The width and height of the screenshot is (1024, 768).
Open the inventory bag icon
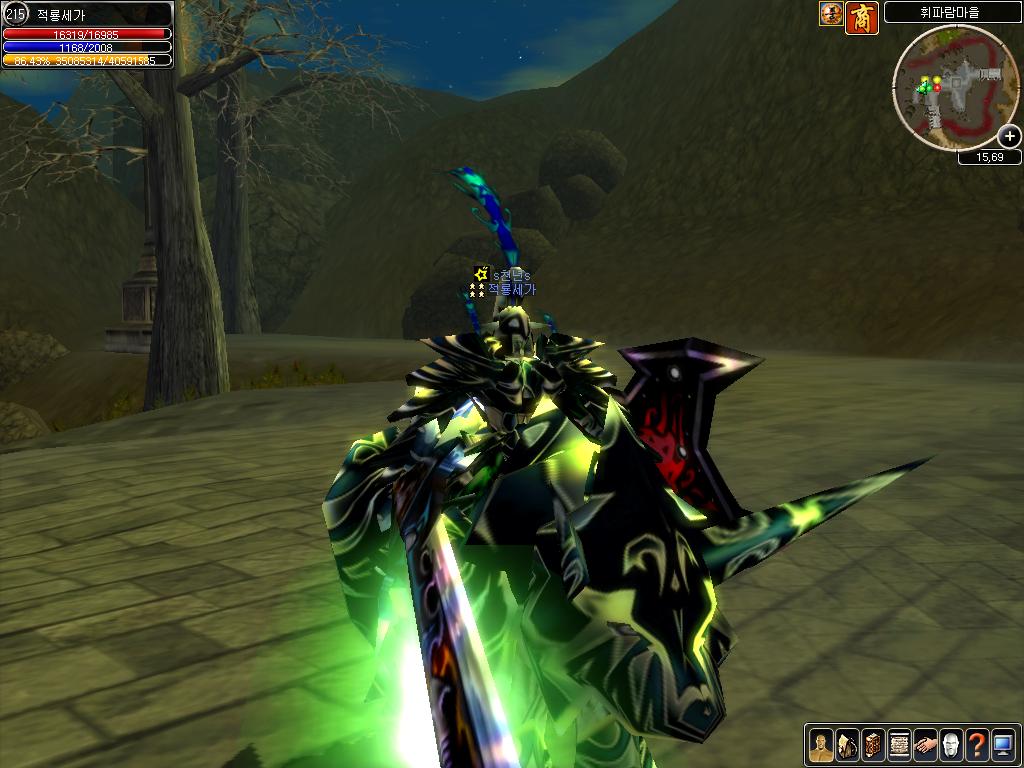pos(846,745)
